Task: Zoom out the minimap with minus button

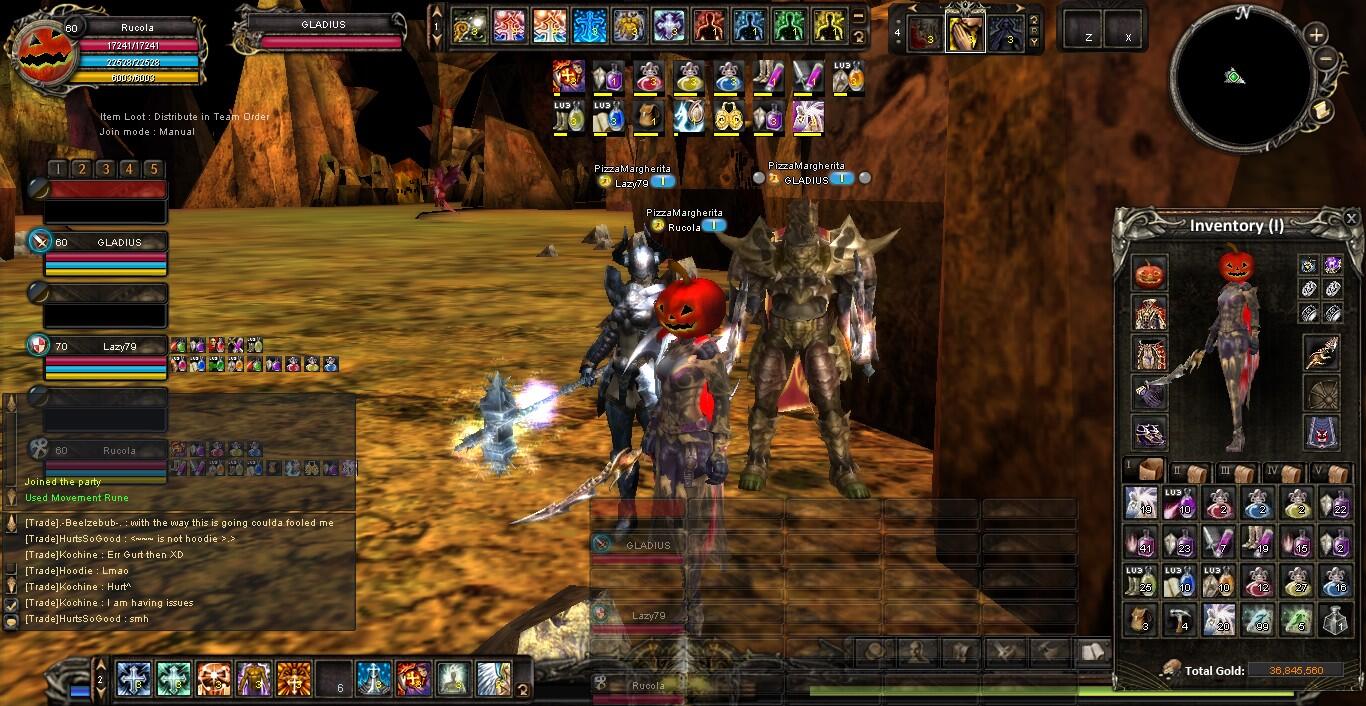Action: coord(1326,58)
